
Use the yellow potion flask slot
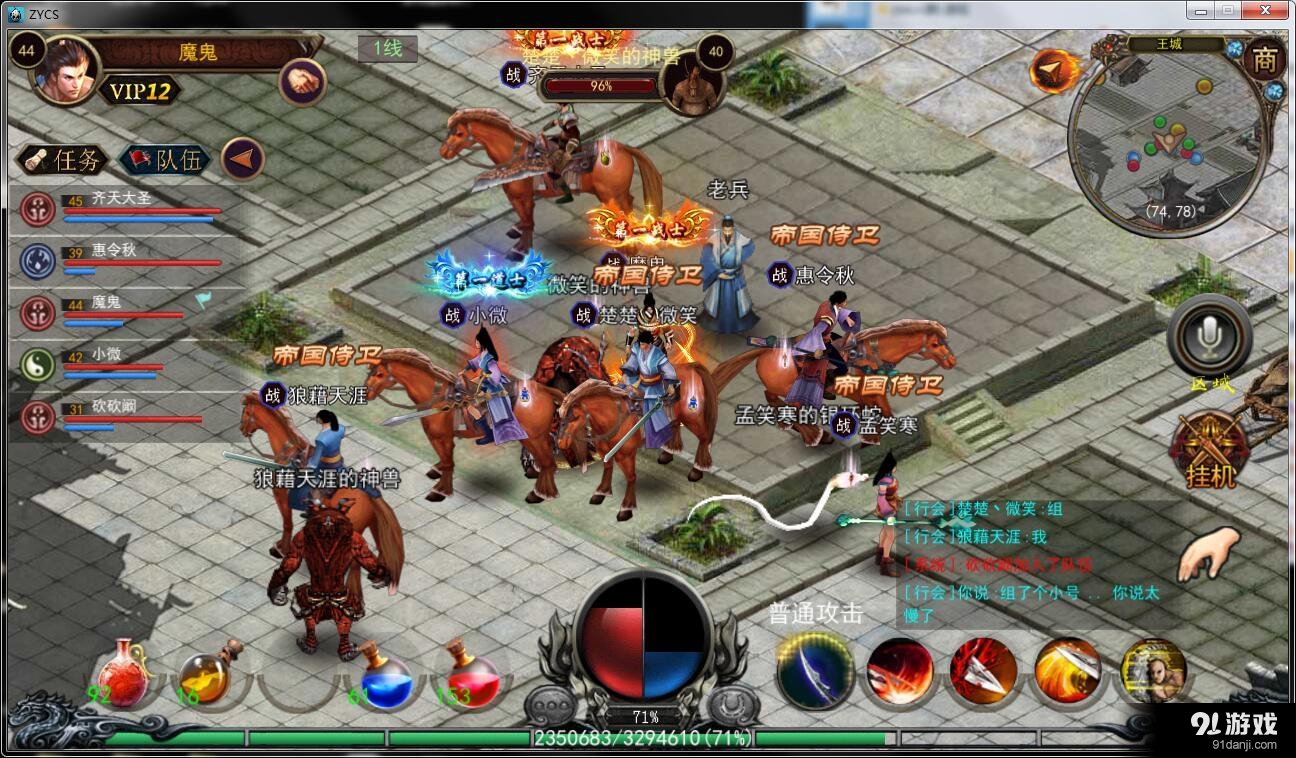[207, 677]
